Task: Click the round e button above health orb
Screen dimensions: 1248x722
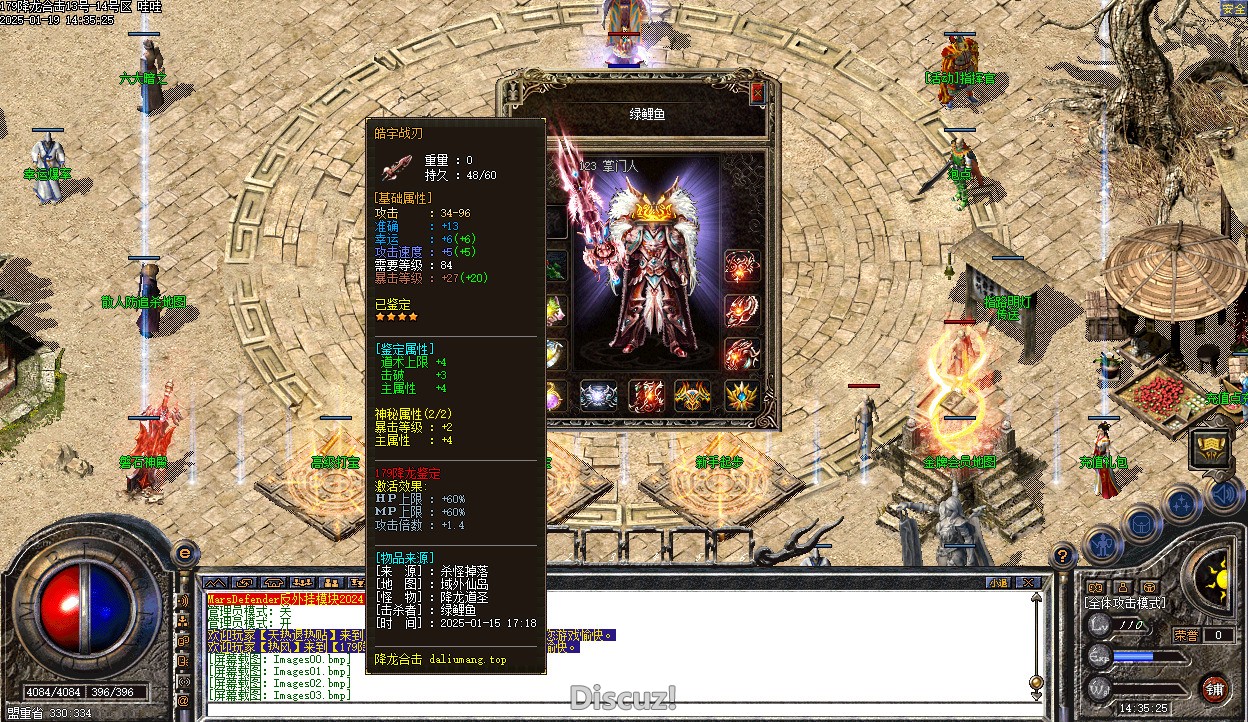Action: tap(184, 551)
